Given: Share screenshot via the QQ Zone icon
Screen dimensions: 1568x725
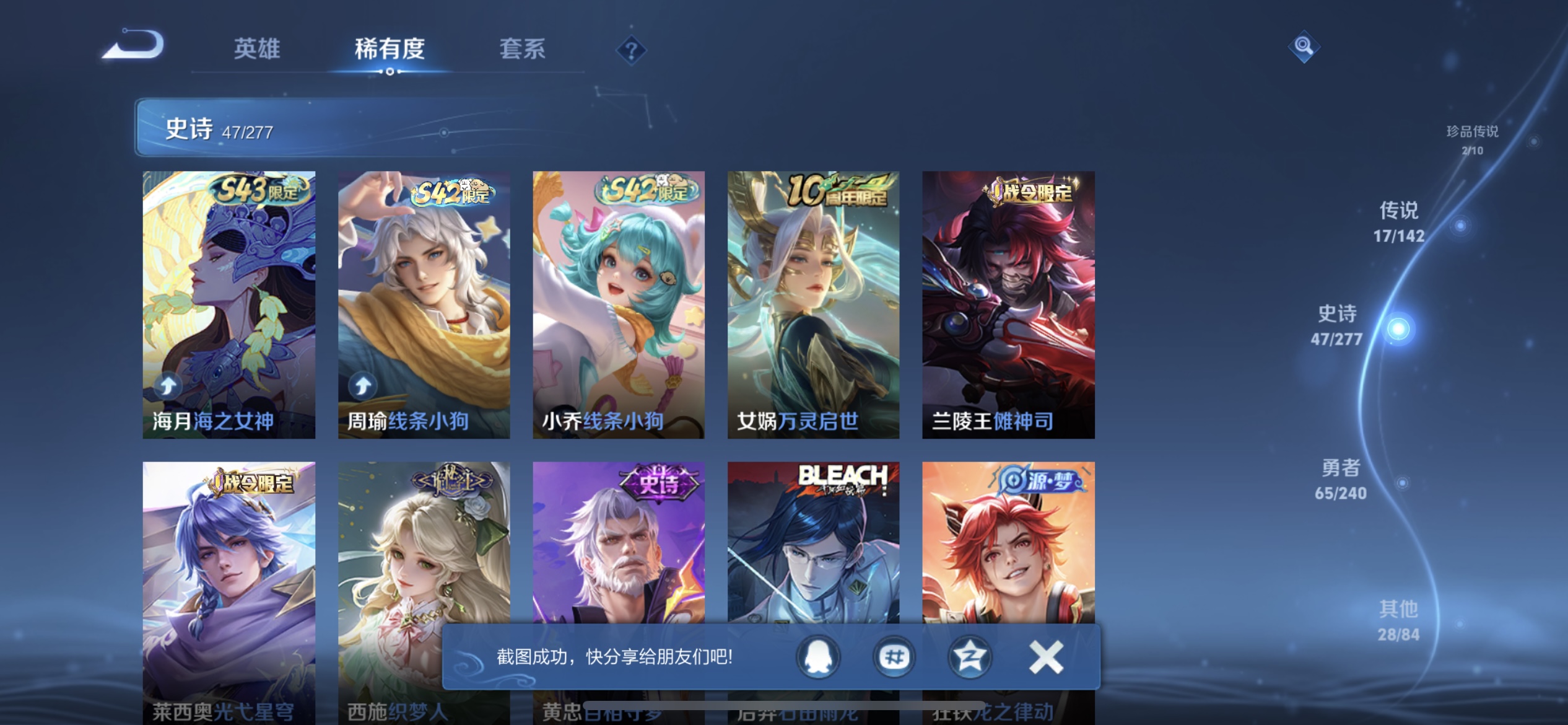Looking at the screenshot, I should 970,657.
